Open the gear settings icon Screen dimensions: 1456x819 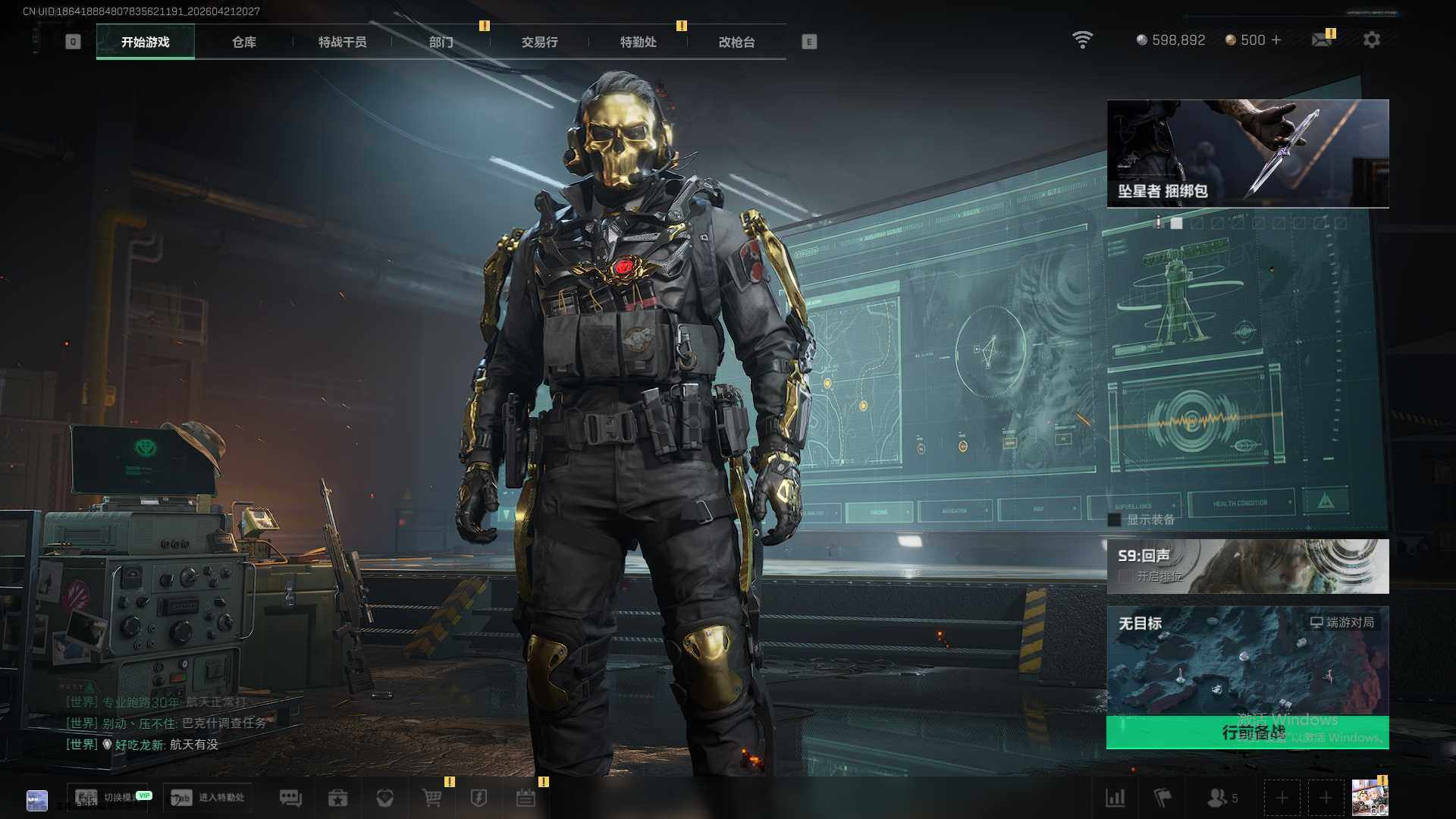pos(1371,40)
